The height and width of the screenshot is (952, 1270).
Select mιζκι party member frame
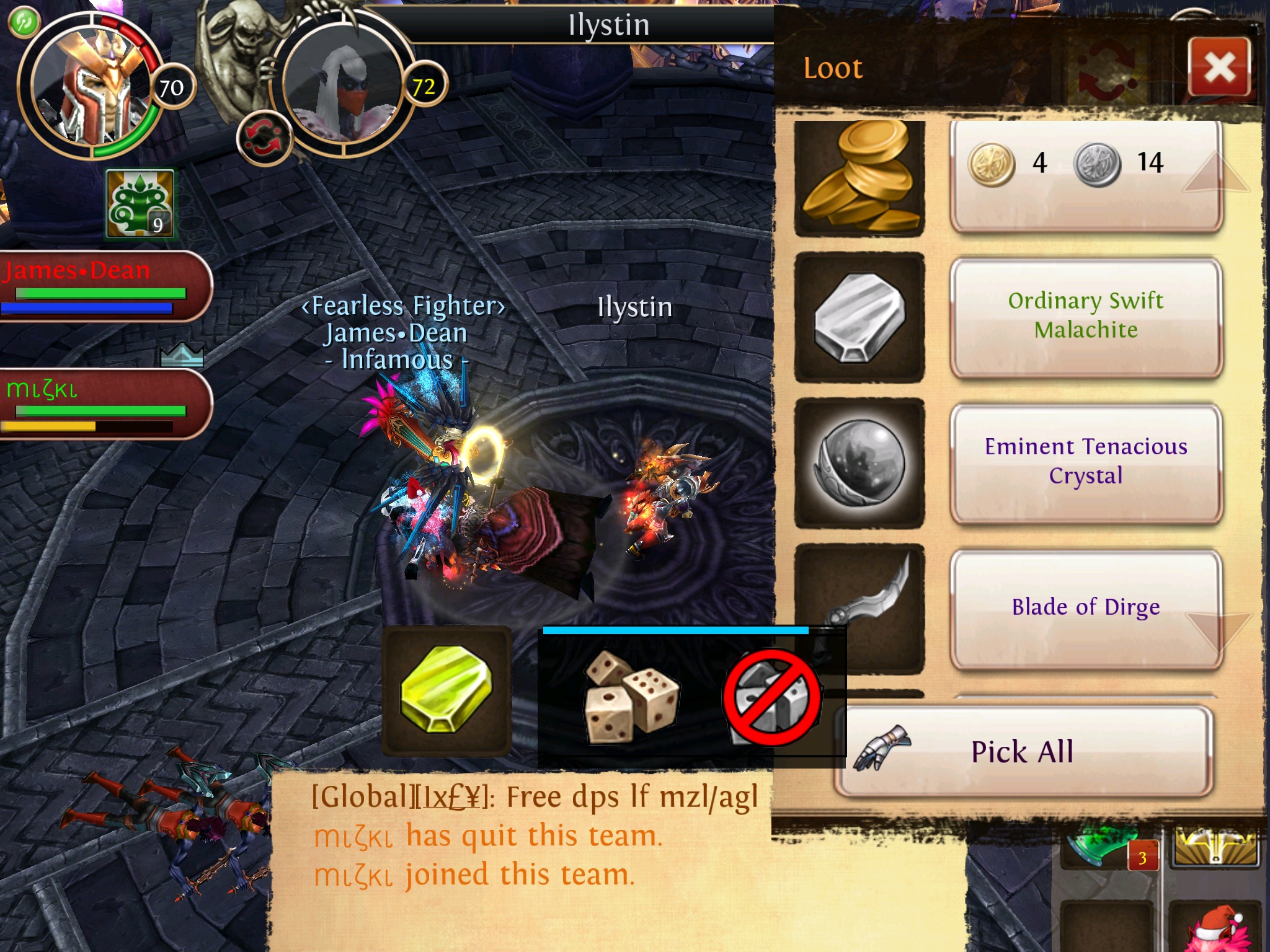[99, 404]
